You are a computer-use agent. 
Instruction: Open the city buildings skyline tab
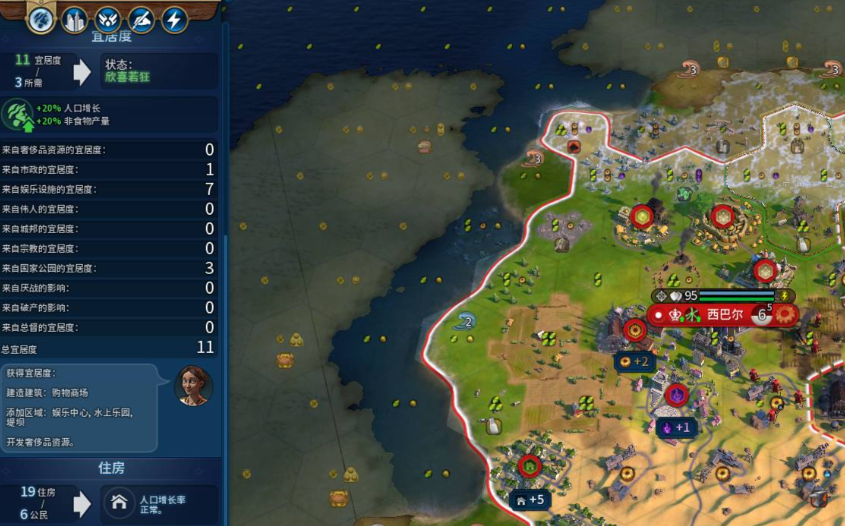click(x=74, y=18)
